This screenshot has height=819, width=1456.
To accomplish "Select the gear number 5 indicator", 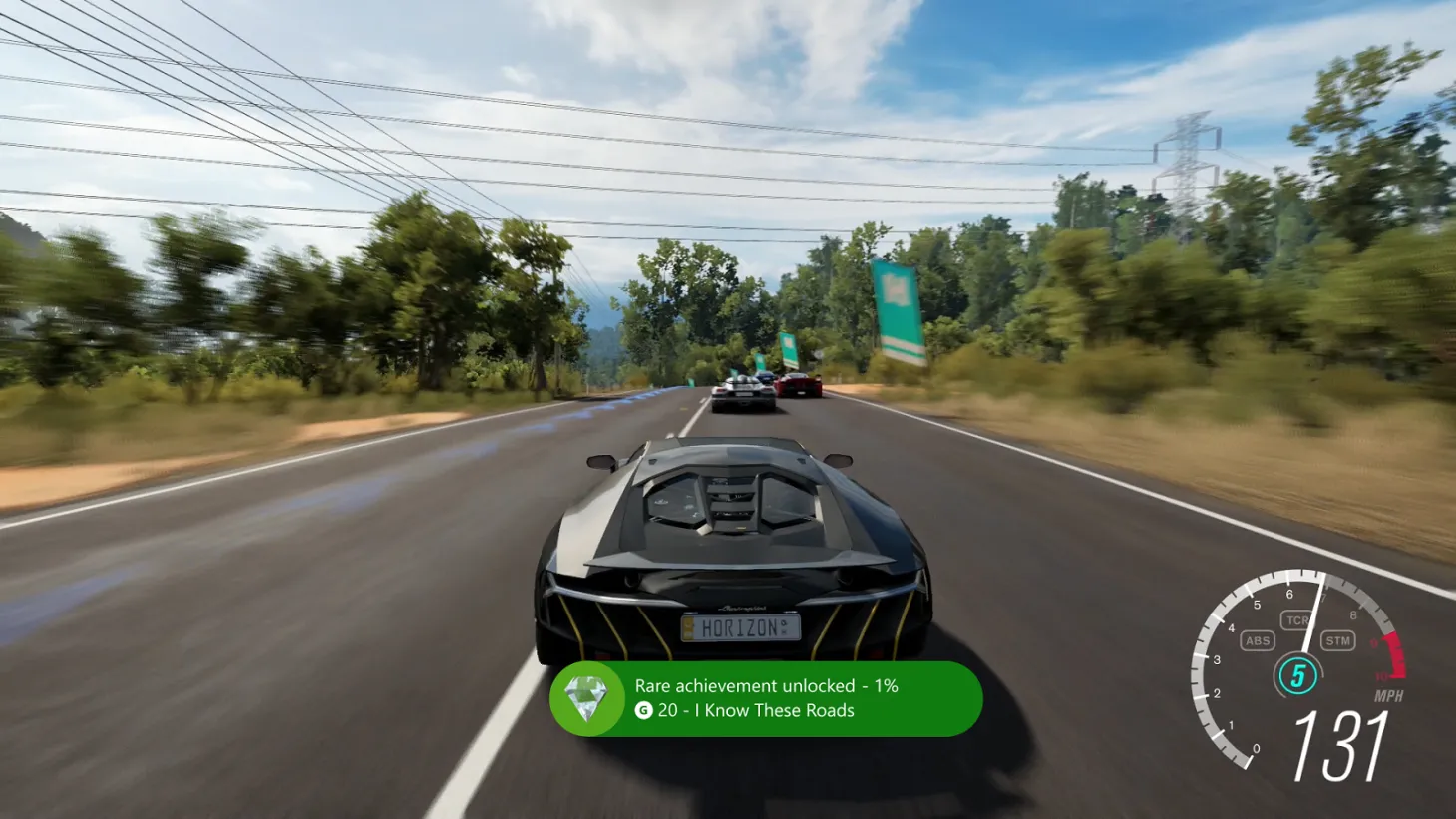I will (x=1299, y=674).
